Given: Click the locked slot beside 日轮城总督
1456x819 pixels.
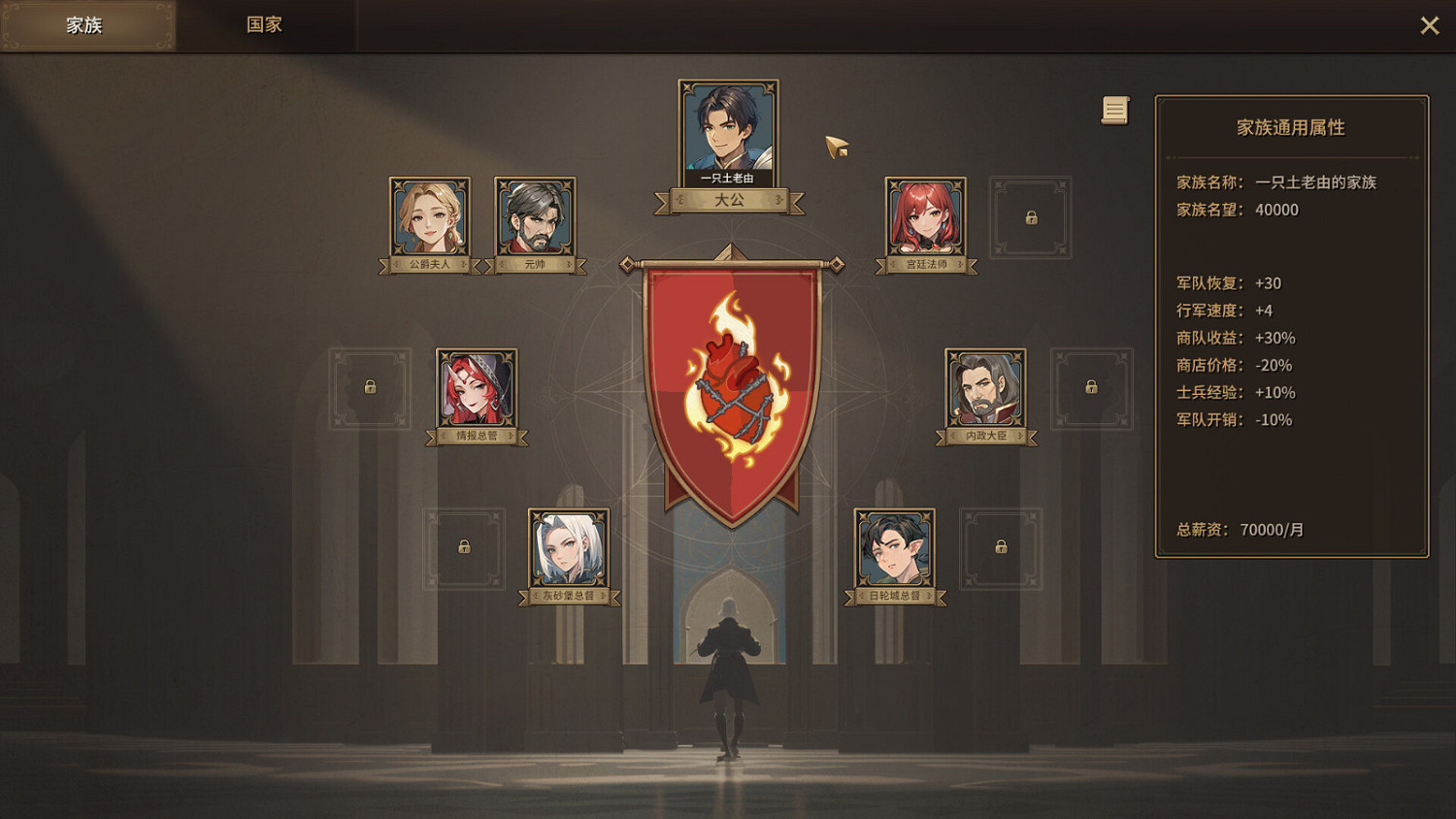Looking at the screenshot, I should pyautogui.click(x=1000, y=548).
